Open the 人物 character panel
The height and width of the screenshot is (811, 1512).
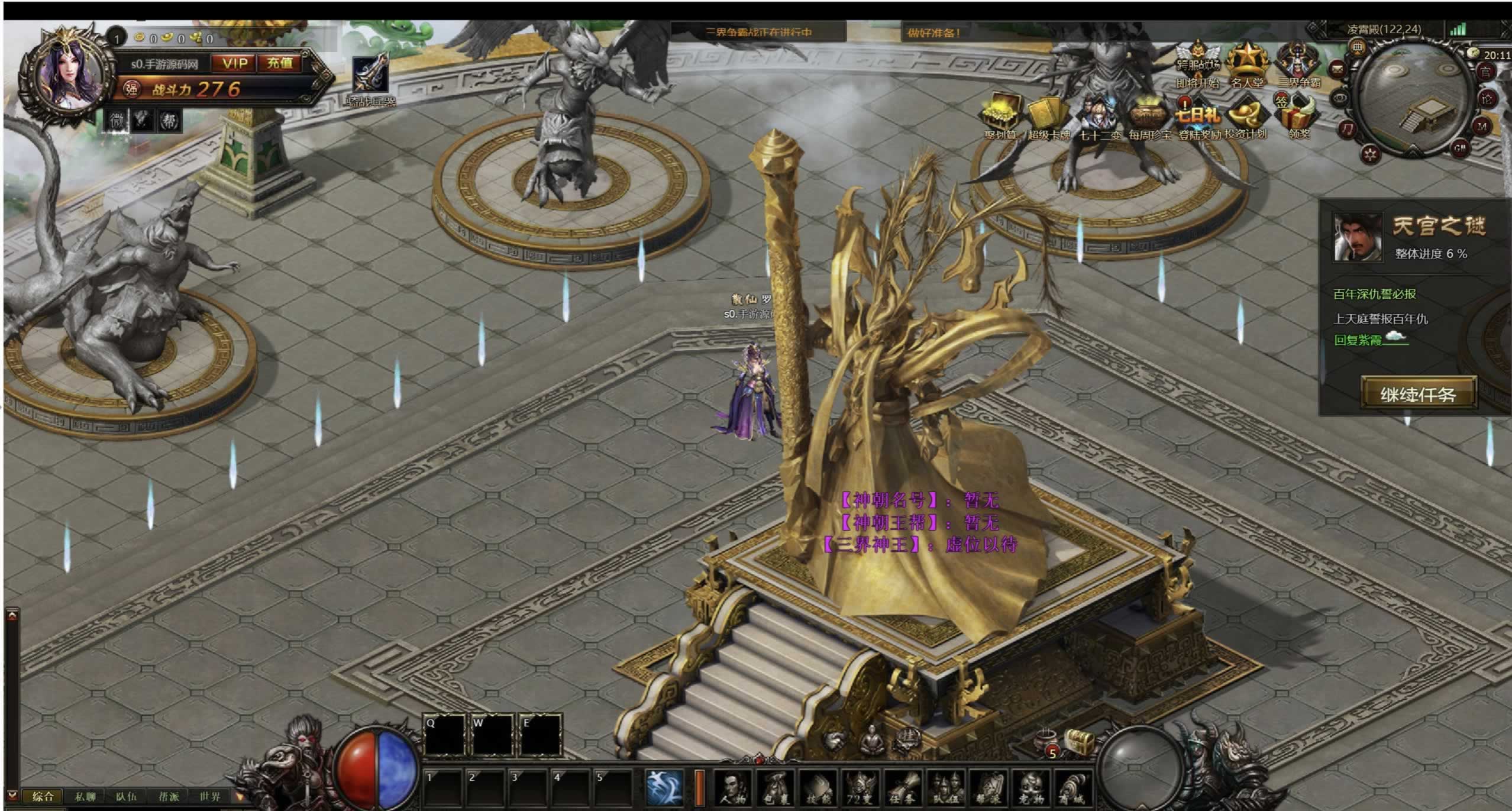732,789
